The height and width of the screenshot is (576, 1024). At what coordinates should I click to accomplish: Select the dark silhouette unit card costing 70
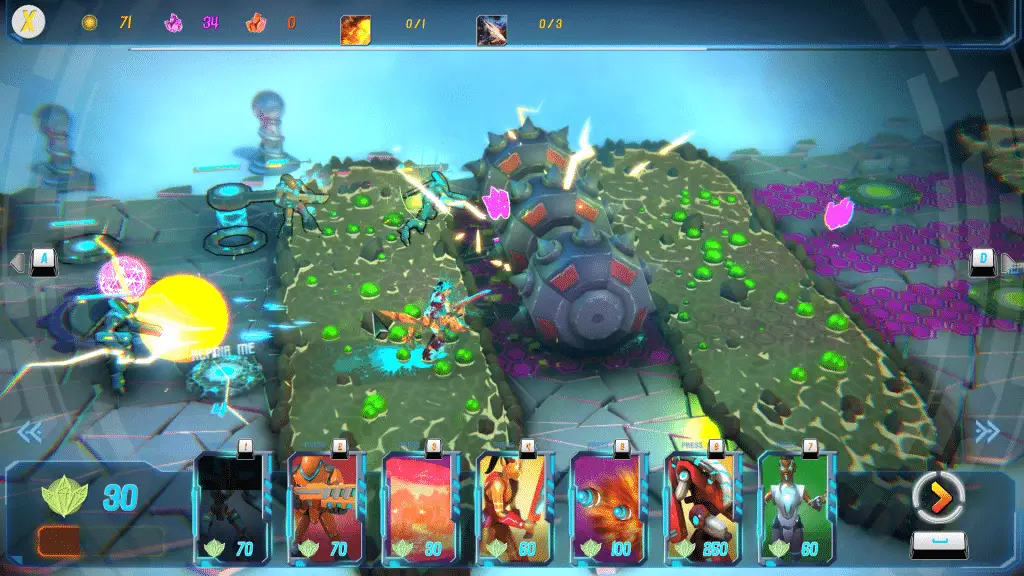click(232, 506)
